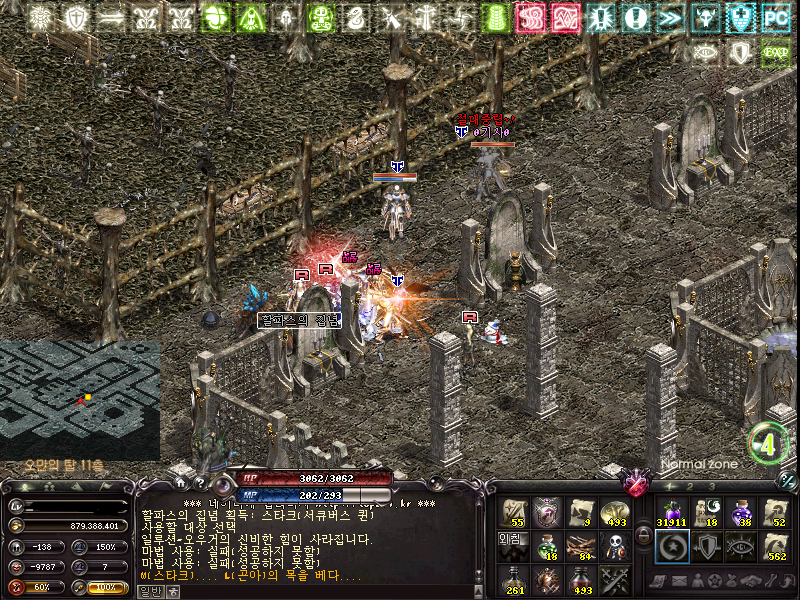Click the double chevron arrows icon
Viewport: 800px width, 600px height.
coord(671,17)
